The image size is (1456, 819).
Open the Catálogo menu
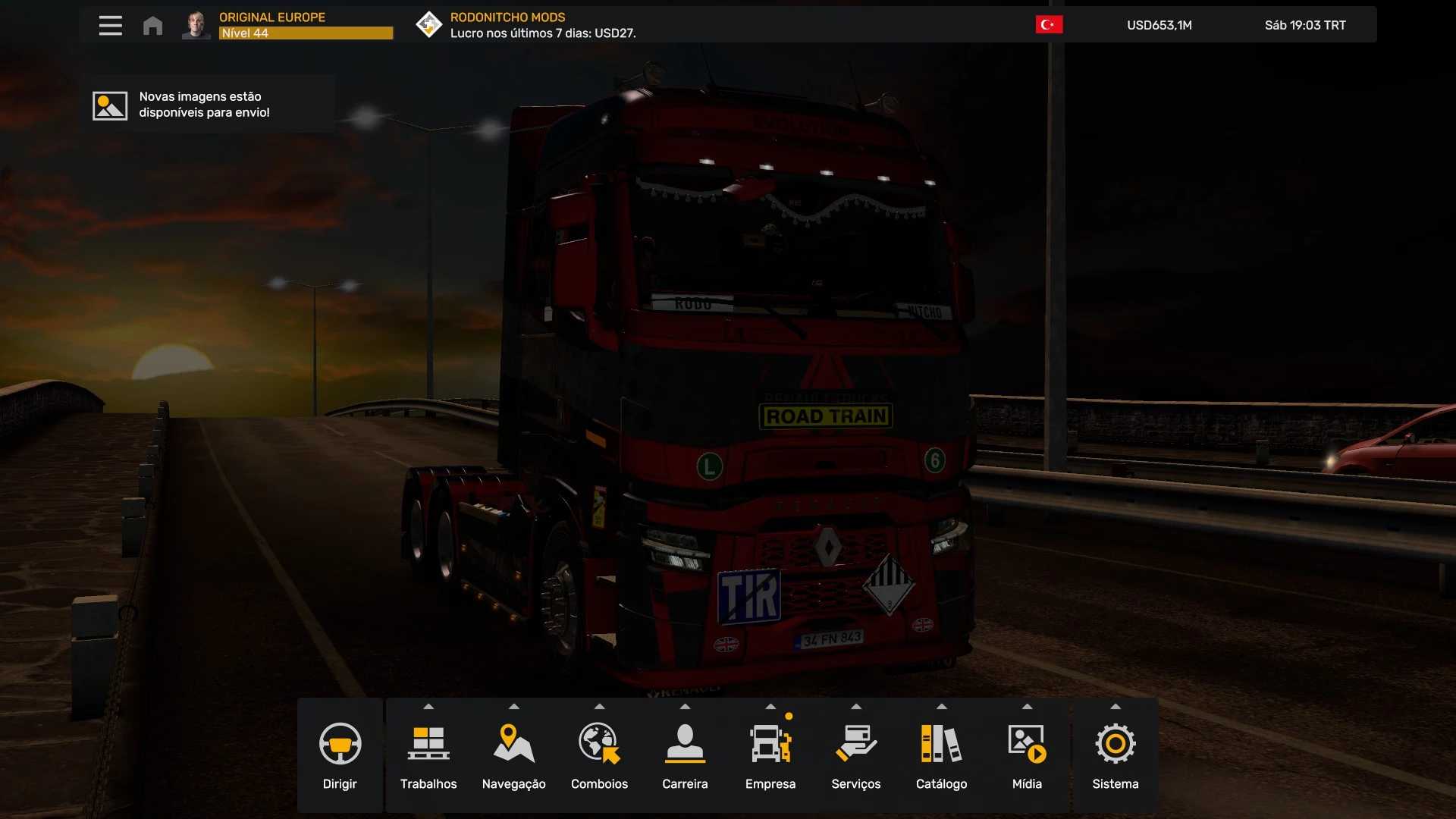(x=941, y=755)
